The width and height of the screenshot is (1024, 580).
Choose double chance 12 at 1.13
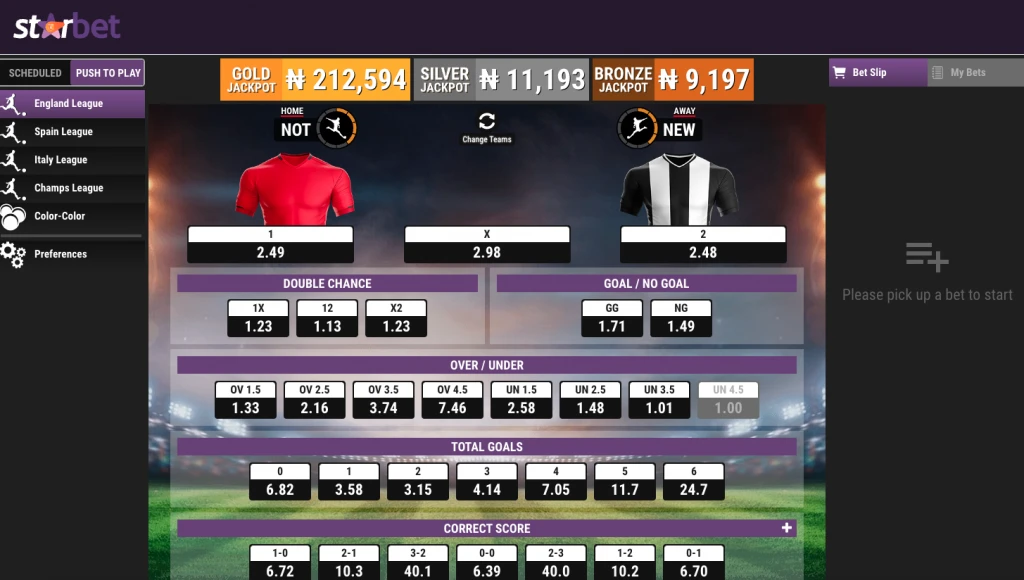coord(327,319)
